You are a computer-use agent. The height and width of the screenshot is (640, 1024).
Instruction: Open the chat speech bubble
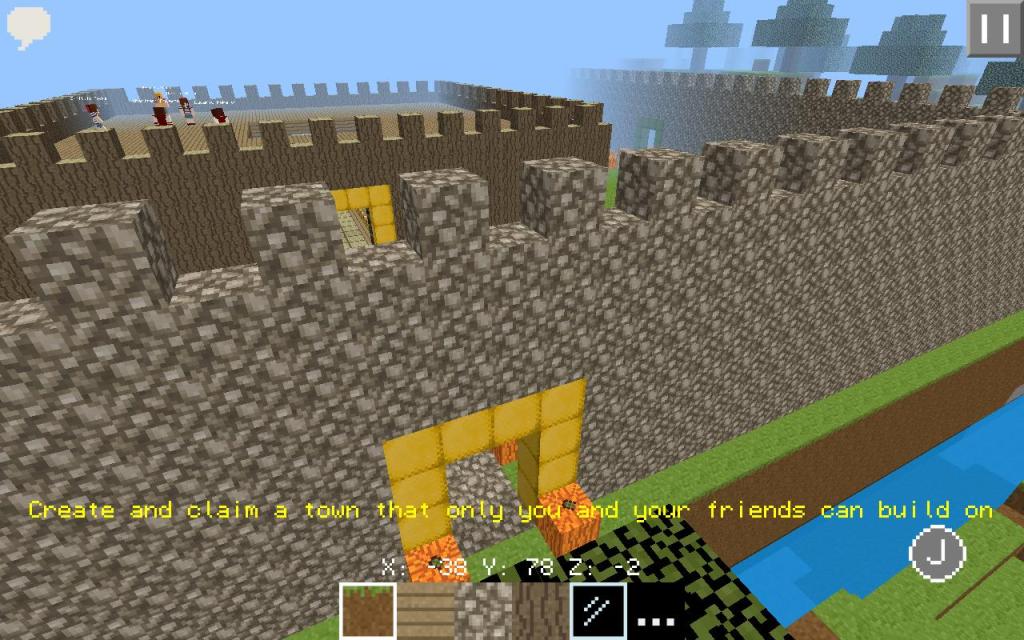coord(28,26)
